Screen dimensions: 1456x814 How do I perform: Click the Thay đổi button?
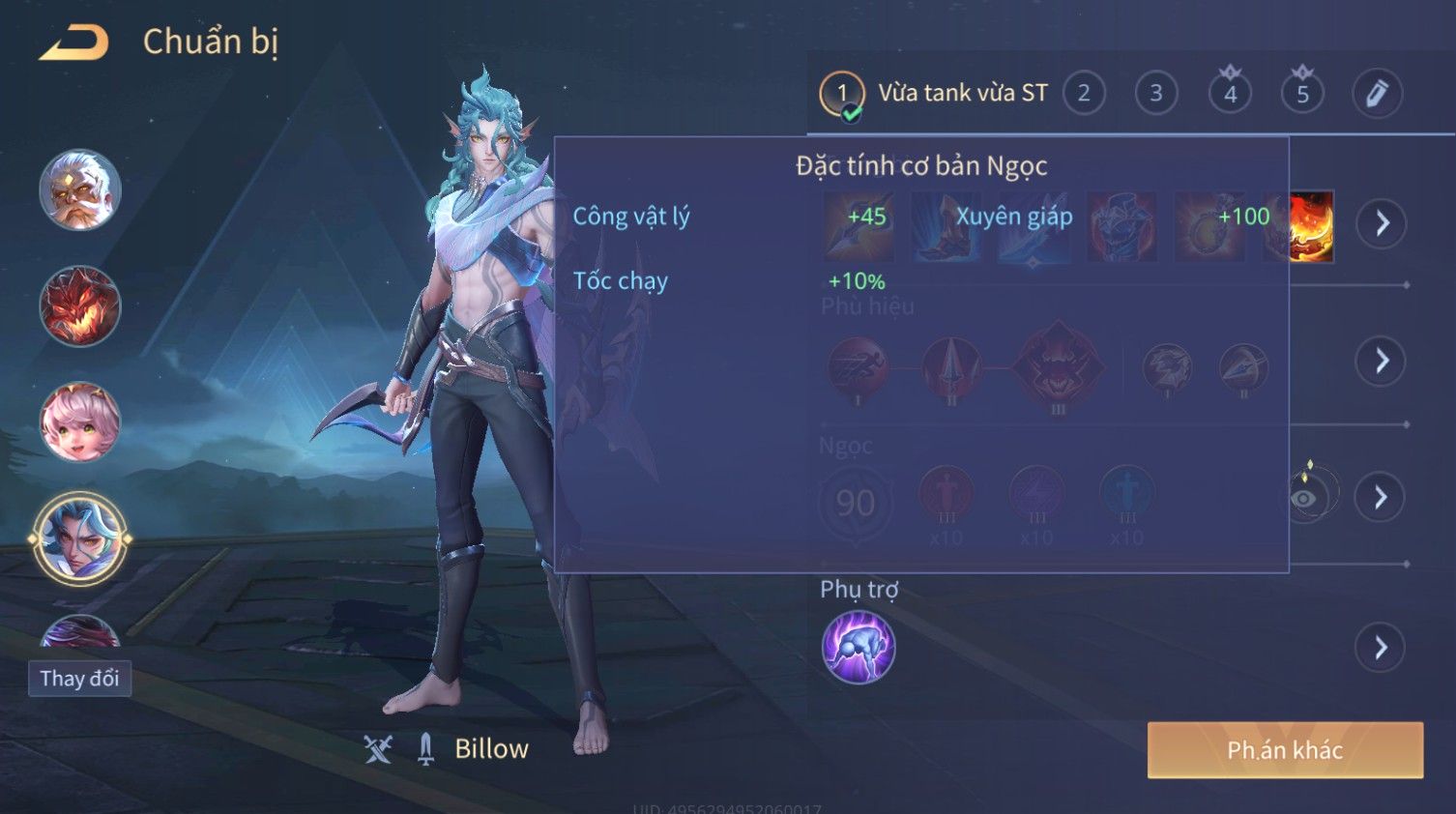pos(79,679)
